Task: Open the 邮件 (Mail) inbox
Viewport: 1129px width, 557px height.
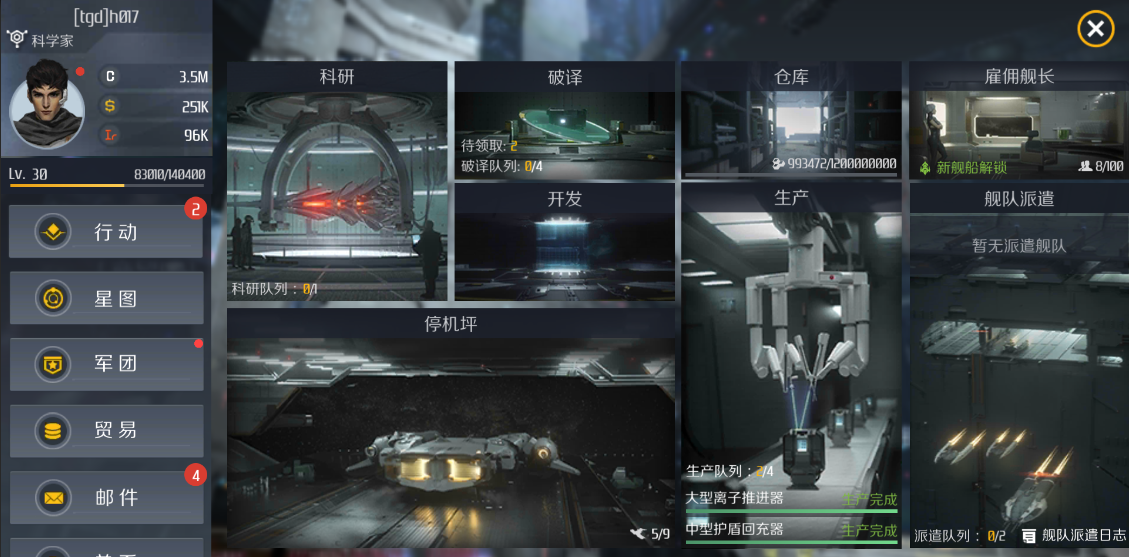Action: pos(106,497)
